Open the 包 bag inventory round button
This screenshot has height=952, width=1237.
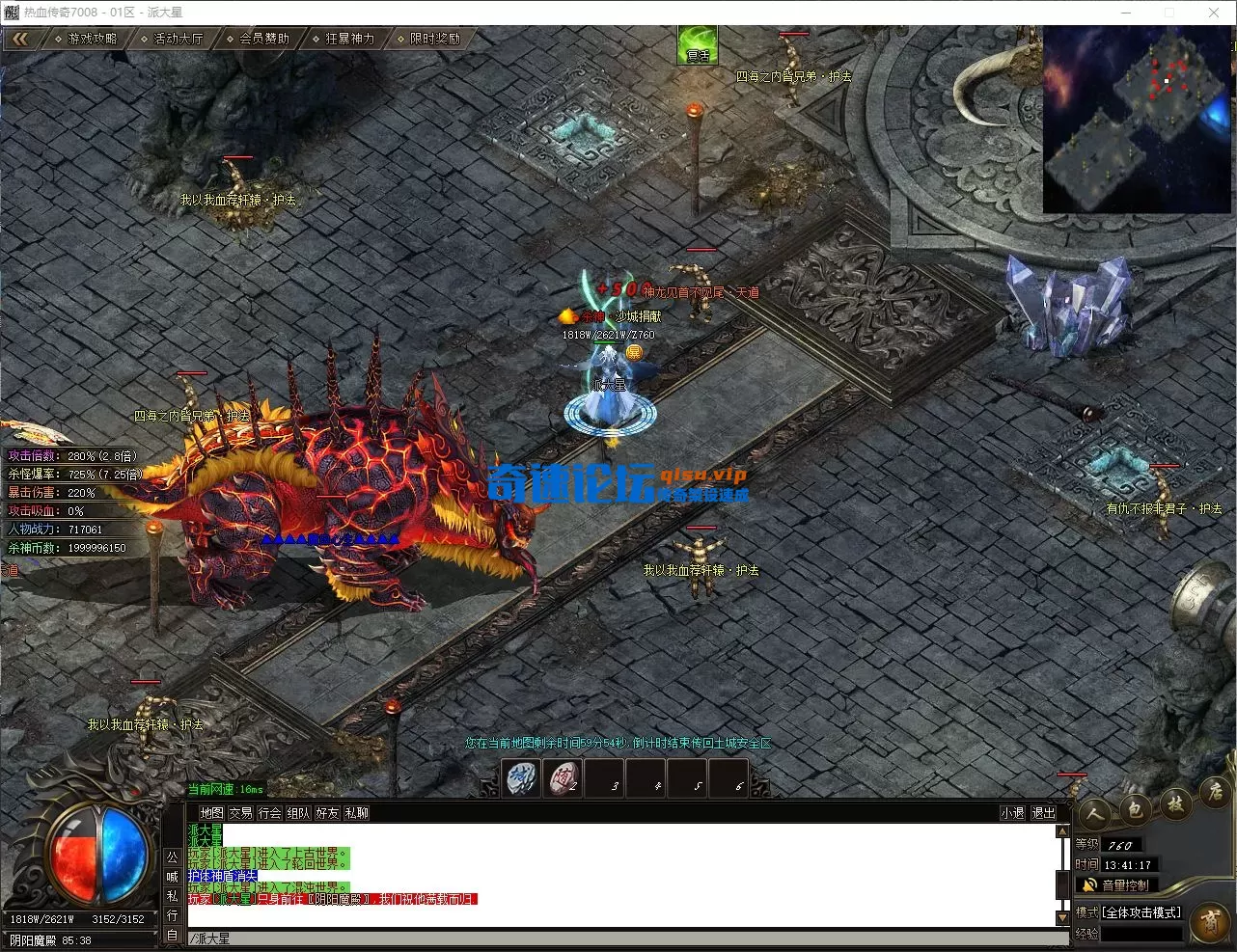pos(1135,810)
